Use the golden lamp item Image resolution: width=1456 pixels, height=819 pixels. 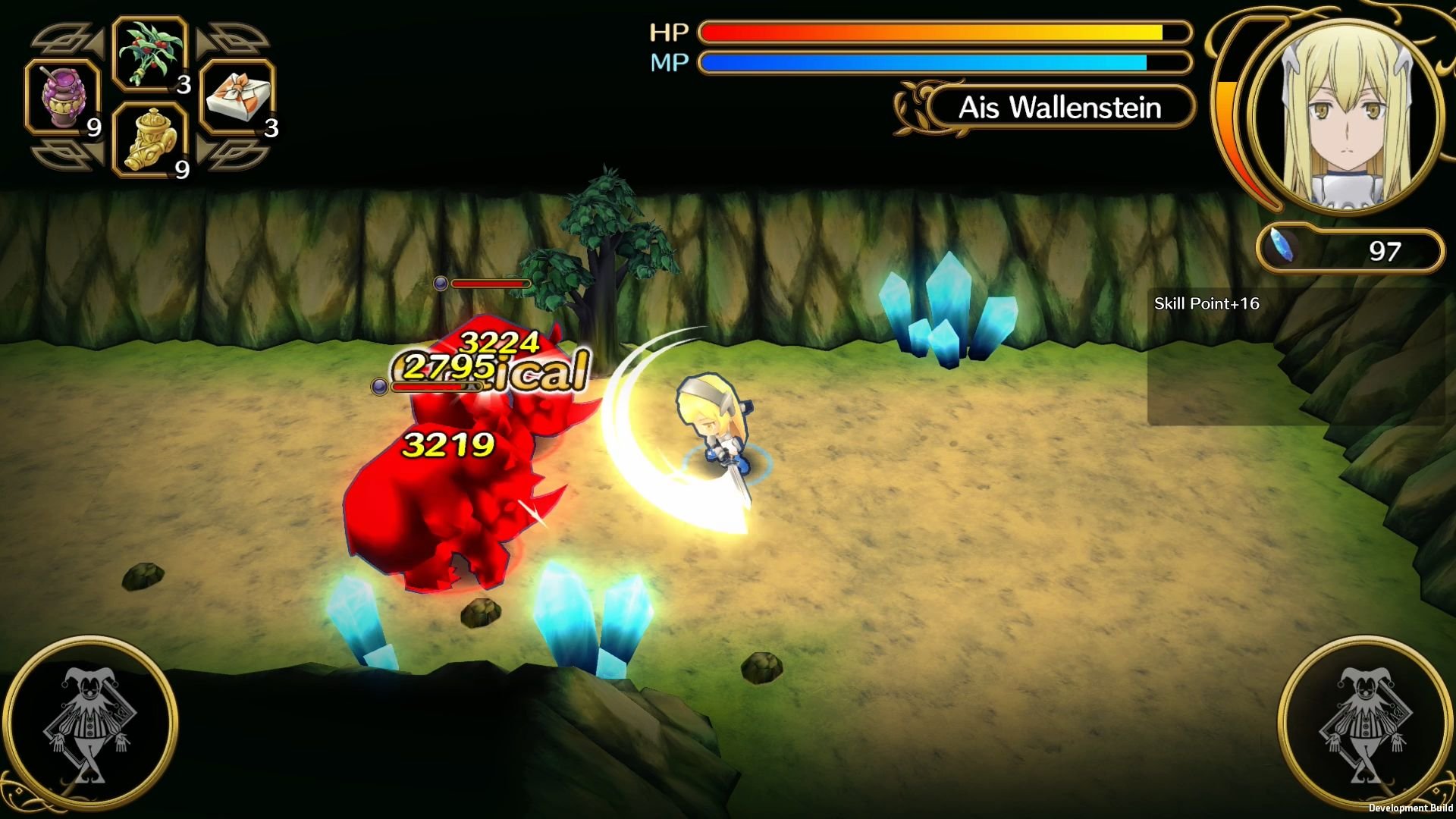pos(149,140)
